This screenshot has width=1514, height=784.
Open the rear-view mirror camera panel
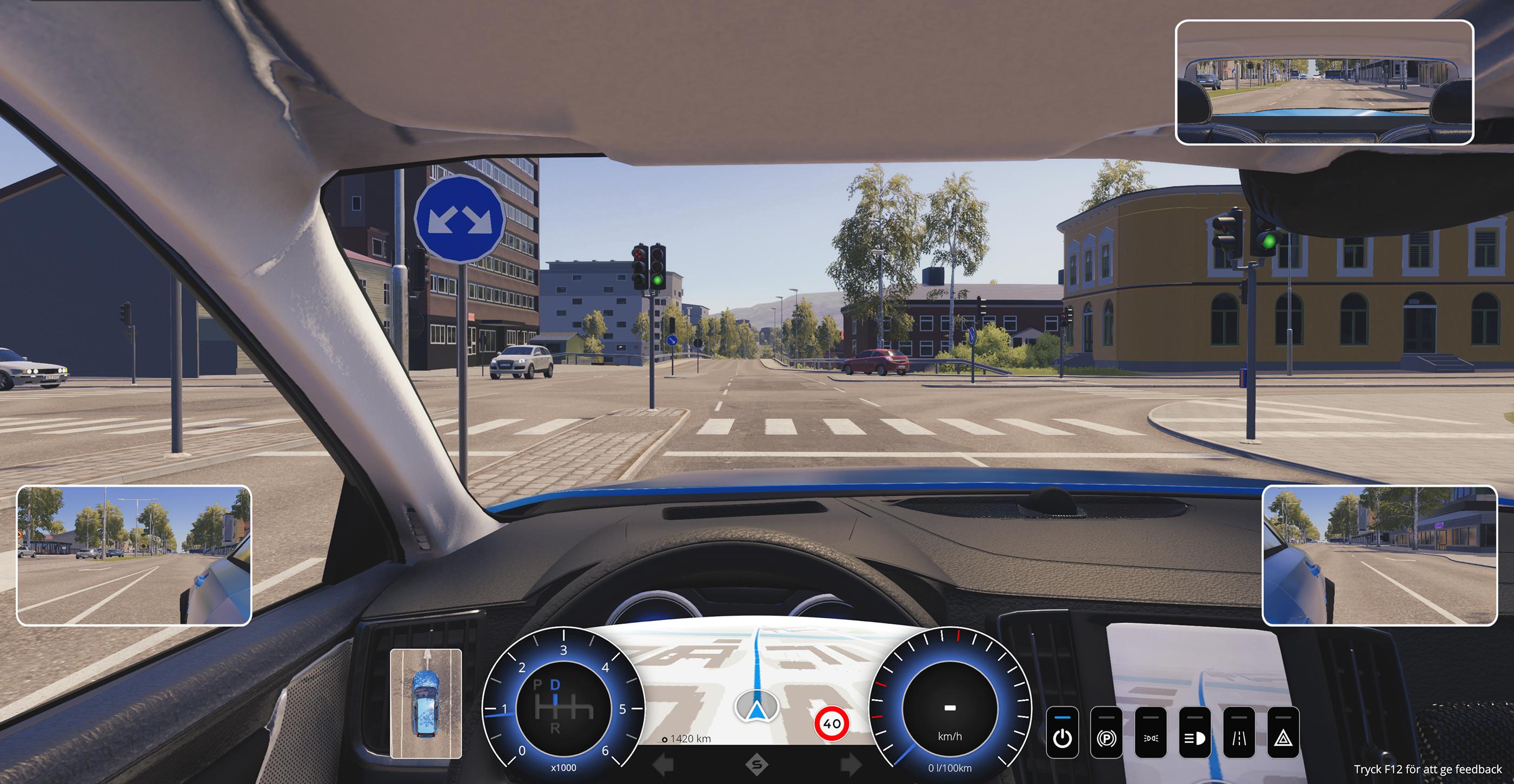pyautogui.click(x=1324, y=82)
